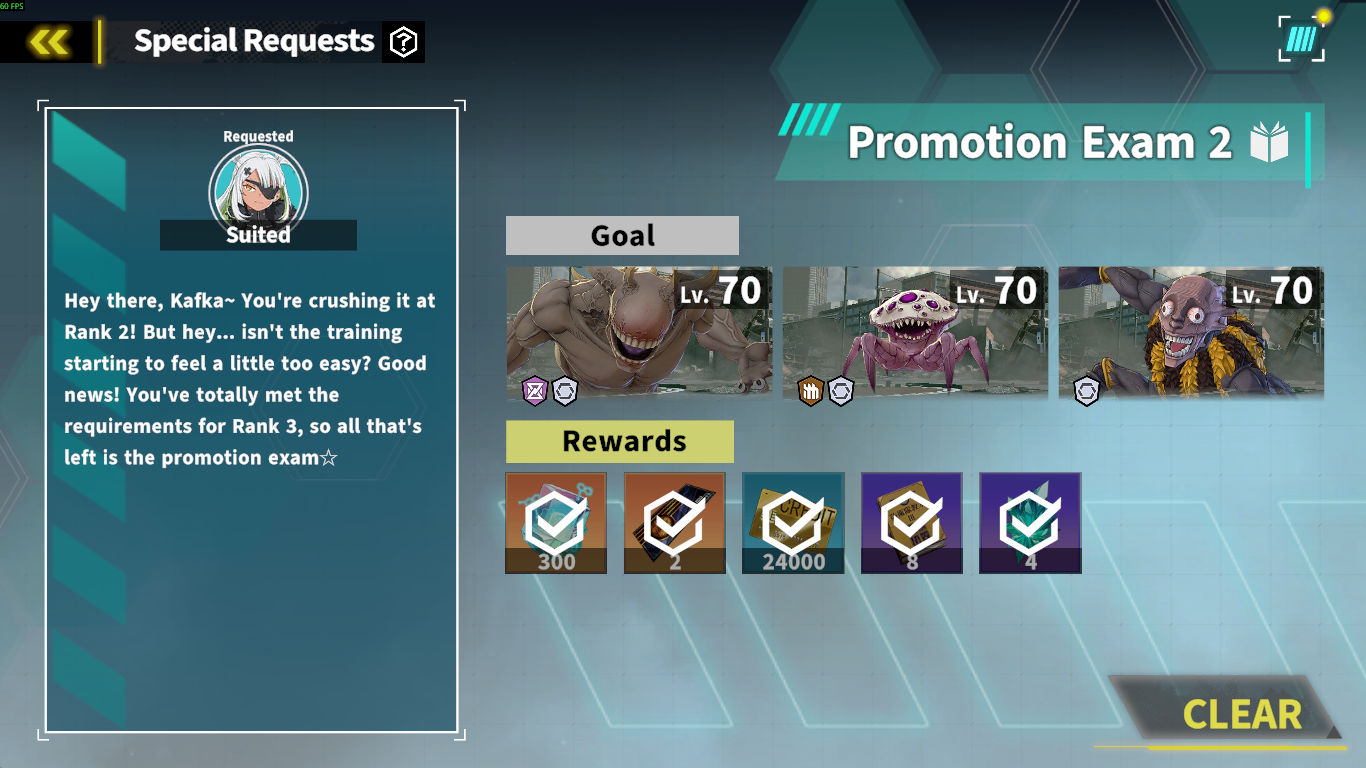This screenshot has width=1366, height=768.
Task: Inspect the 24000 credit card reward
Action: (x=792, y=522)
